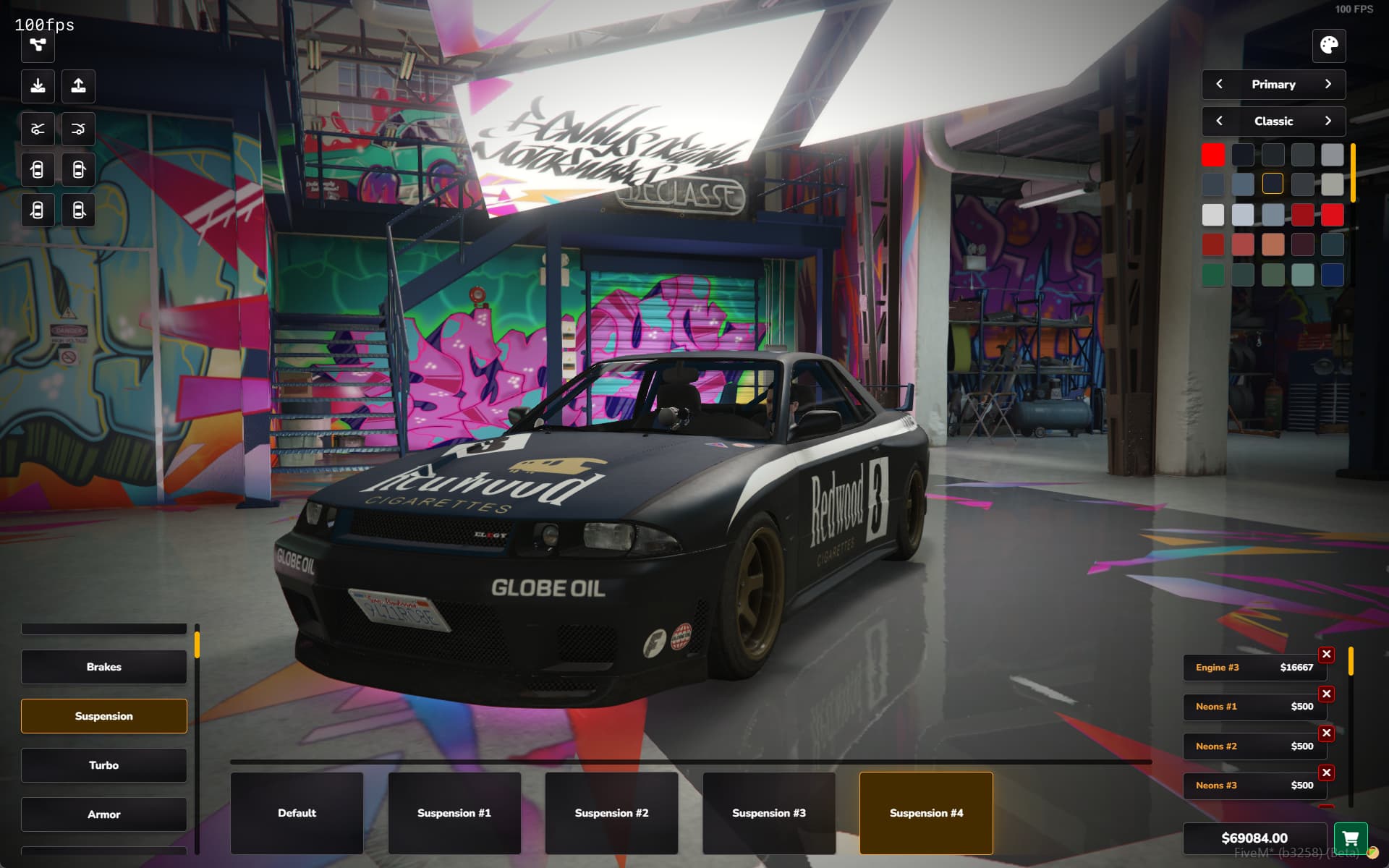
Task: Choose Suspension #1 upgrade
Action: [454, 813]
